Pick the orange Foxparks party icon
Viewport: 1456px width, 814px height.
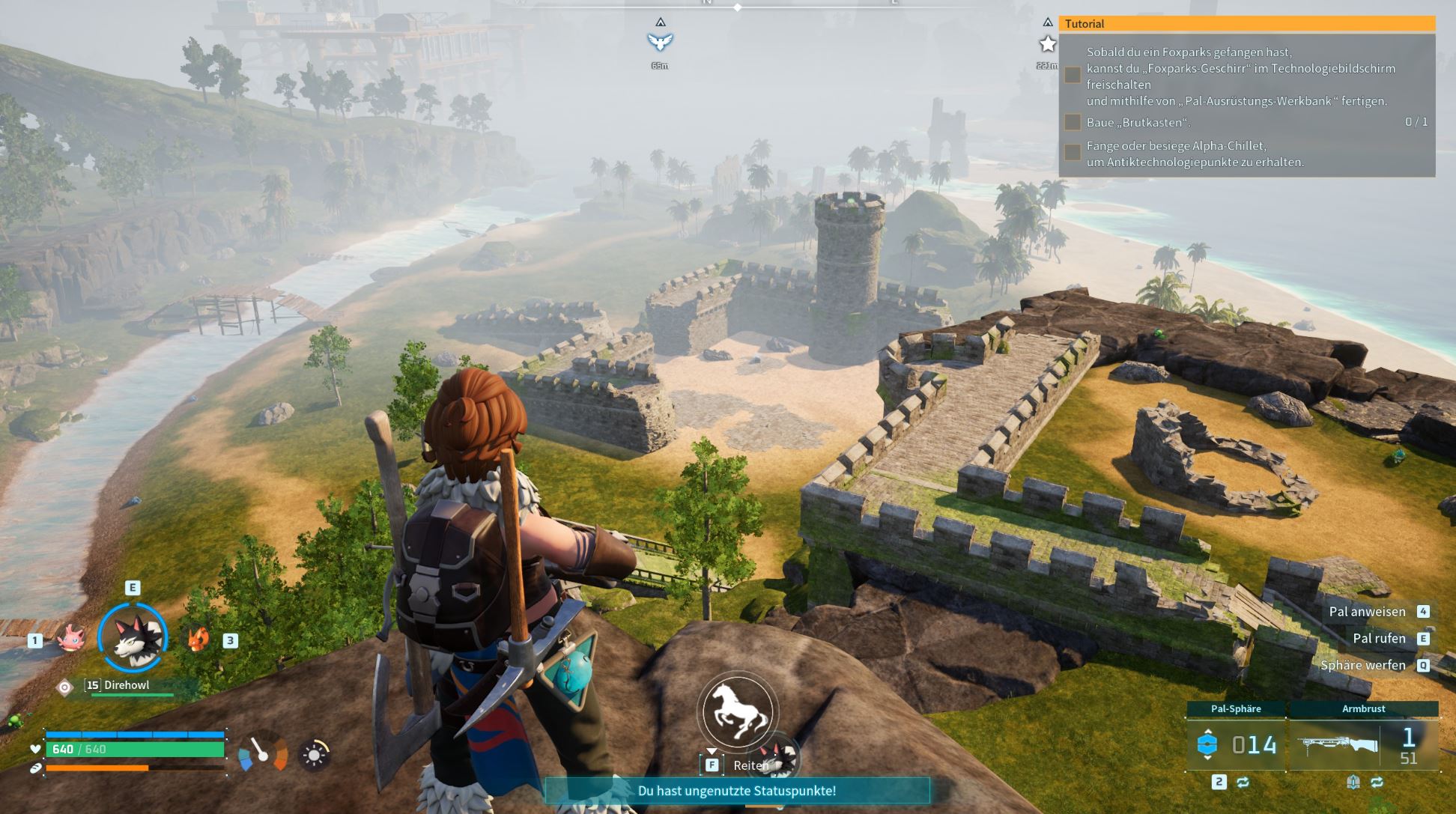(x=198, y=639)
